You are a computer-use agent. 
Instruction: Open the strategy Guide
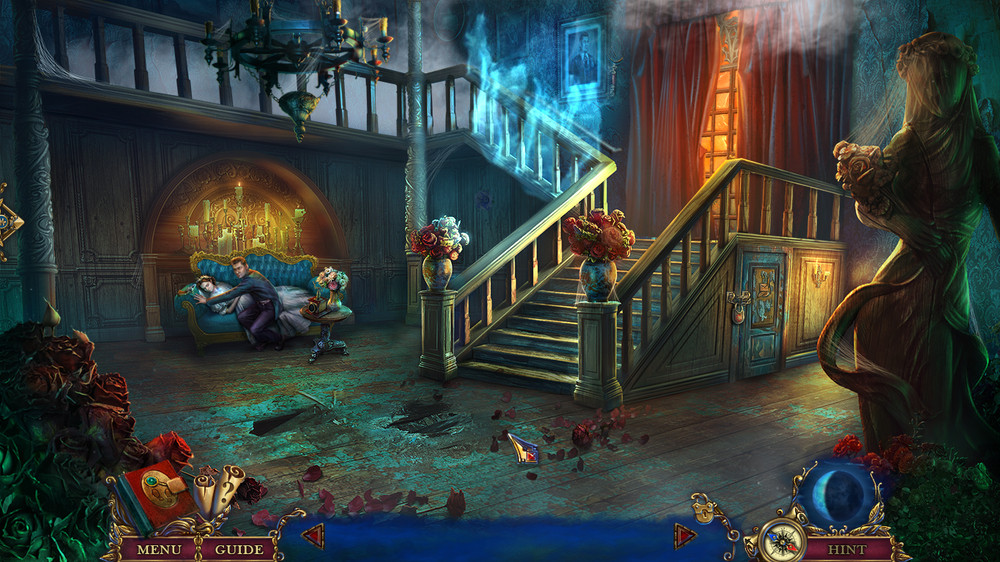pos(240,549)
